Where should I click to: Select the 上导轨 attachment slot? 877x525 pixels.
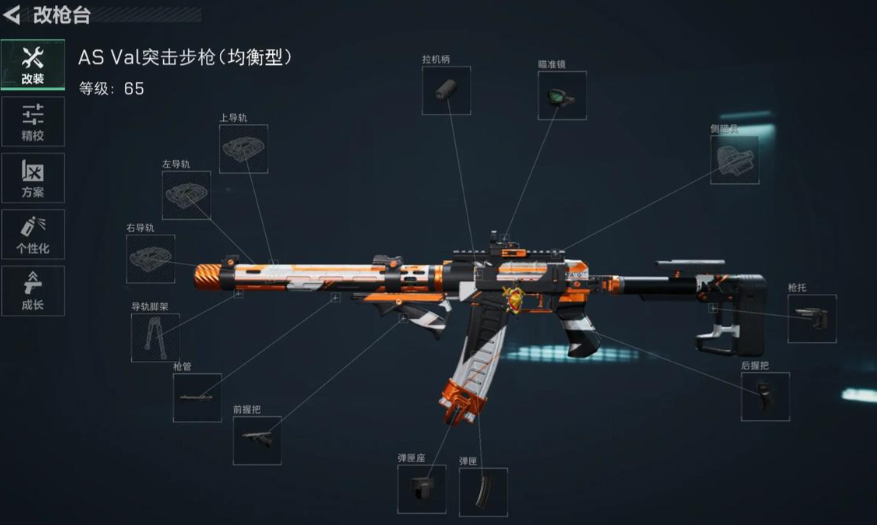pos(243,149)
